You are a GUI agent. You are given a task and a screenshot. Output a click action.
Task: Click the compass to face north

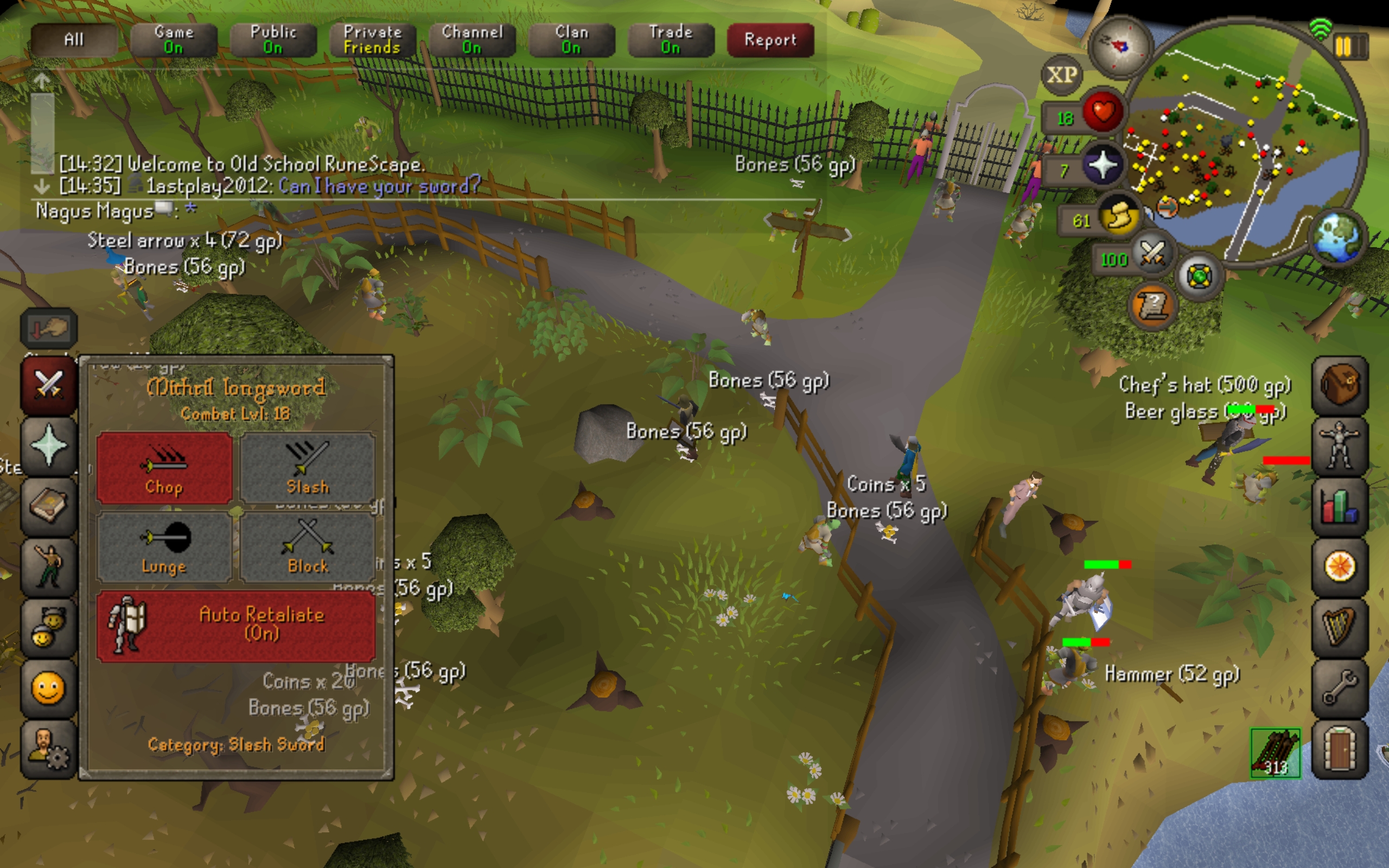tap(1120, 47)
